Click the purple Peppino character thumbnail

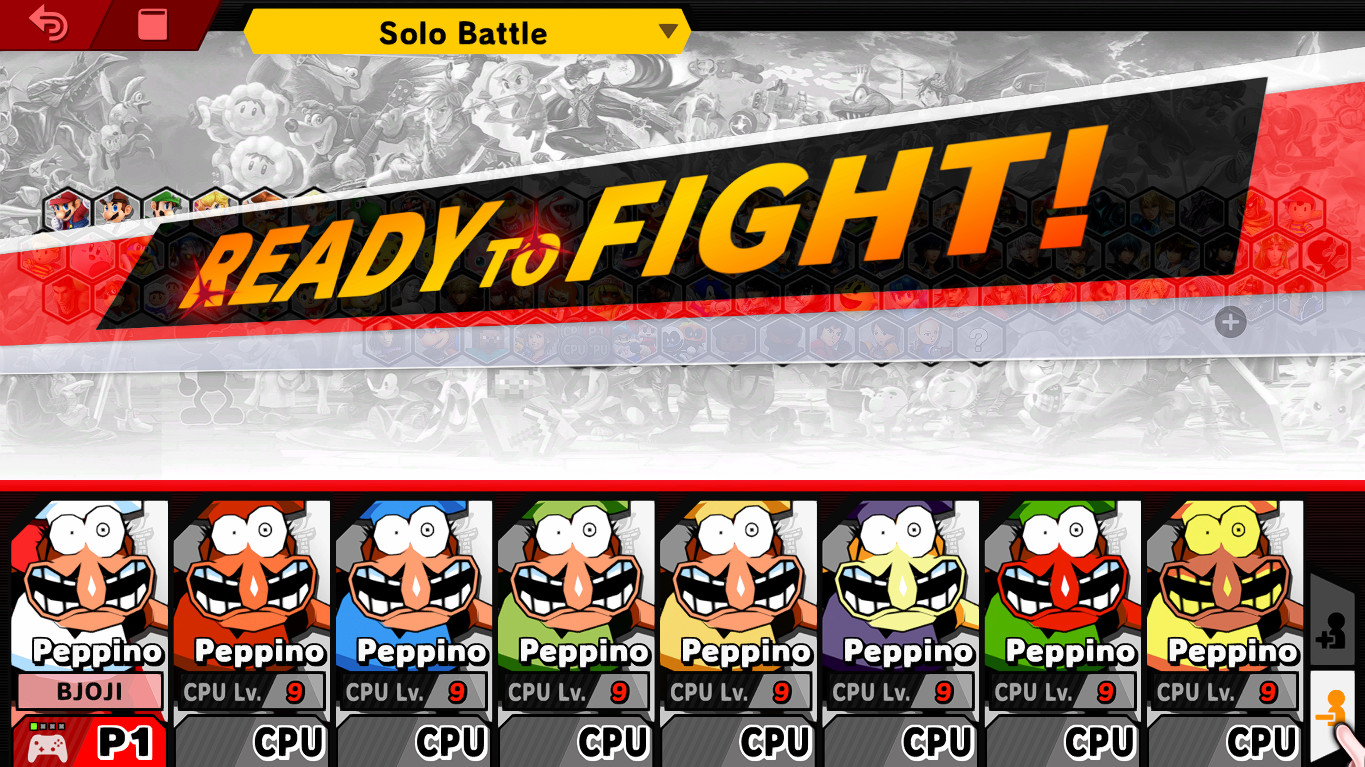point(901,570)
